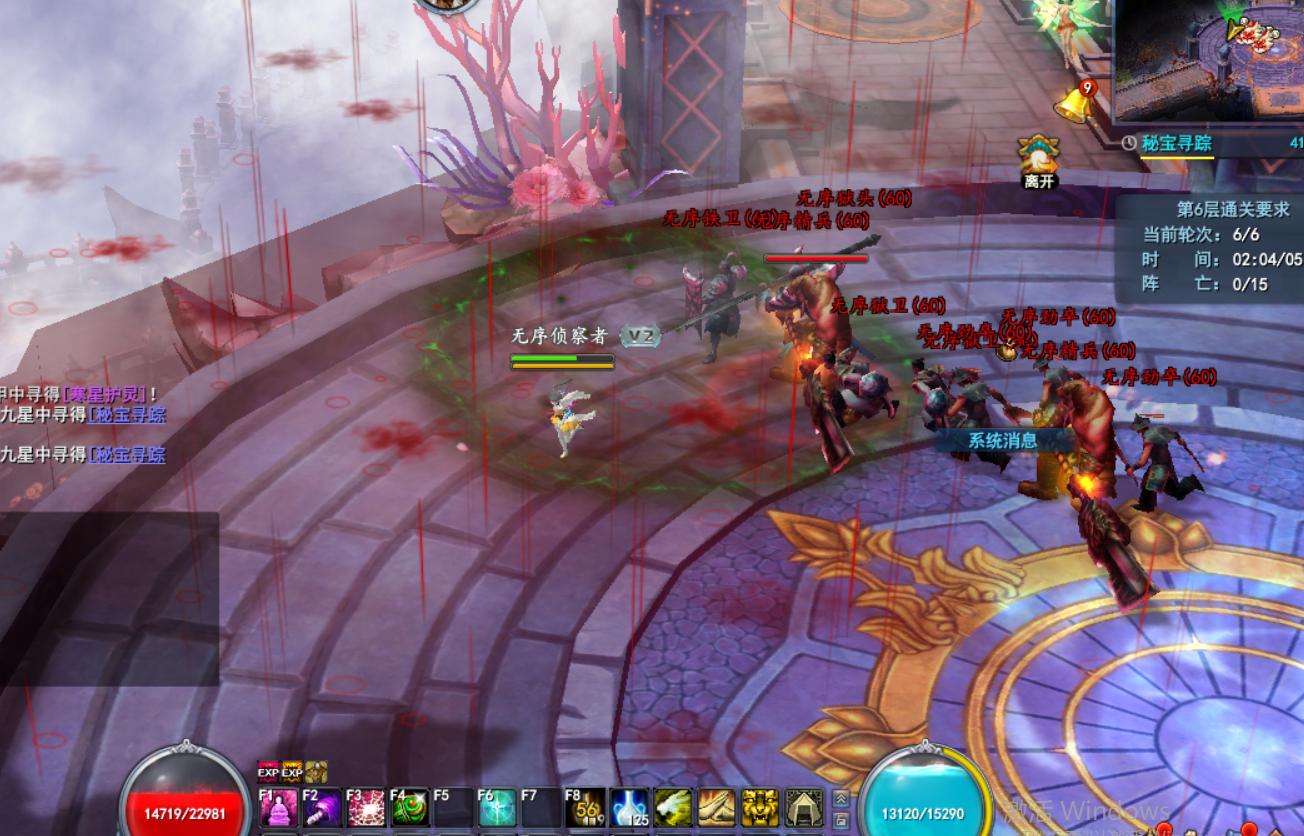This screenshot has width=1304, height=836.
Task: Use the F2 purple drill skill
Action: (322, 807)
